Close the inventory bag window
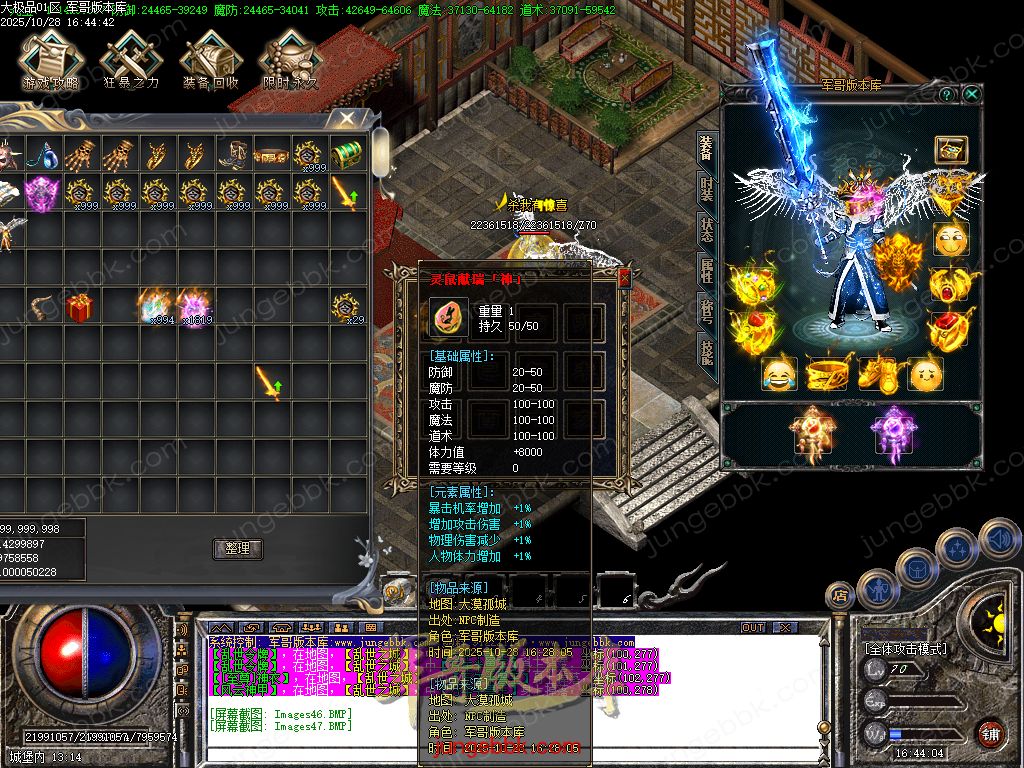This screenshot has width=1024, height=768. coord(347,119)
